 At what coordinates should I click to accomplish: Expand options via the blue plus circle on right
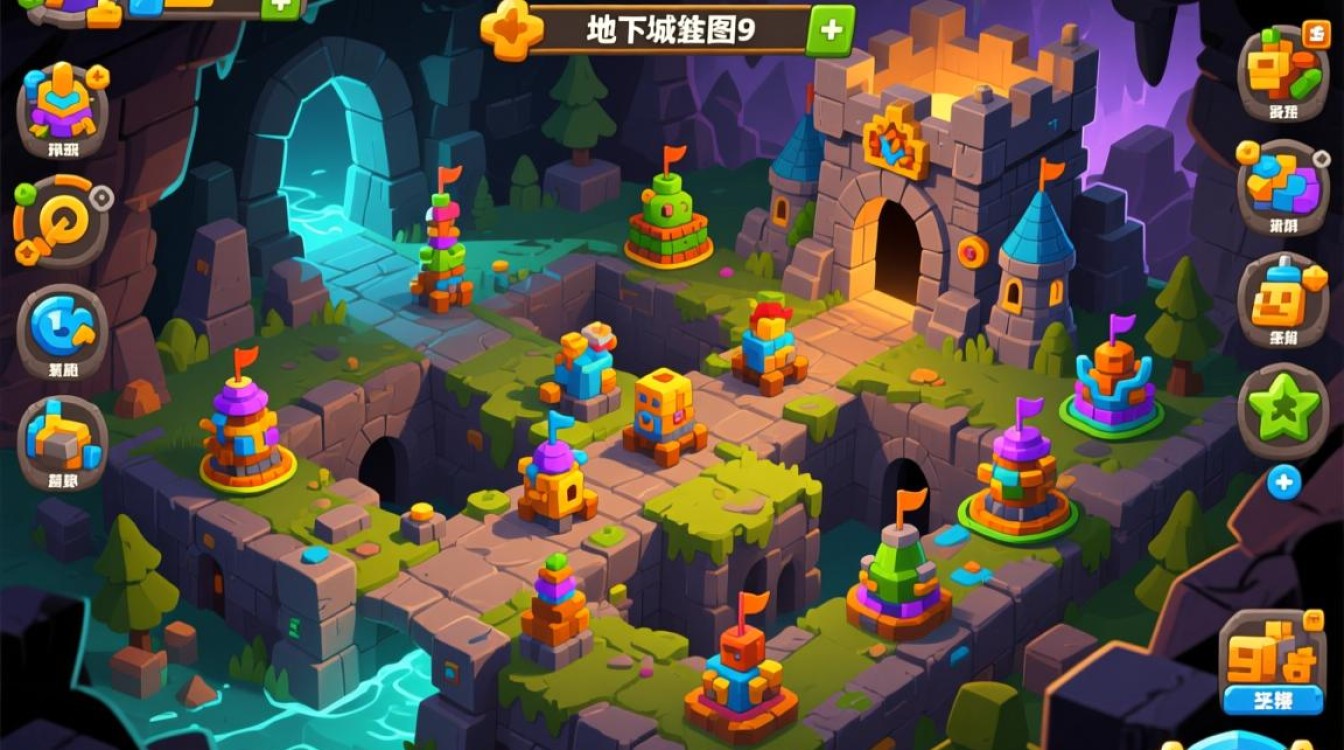(x=1281, y=481)
